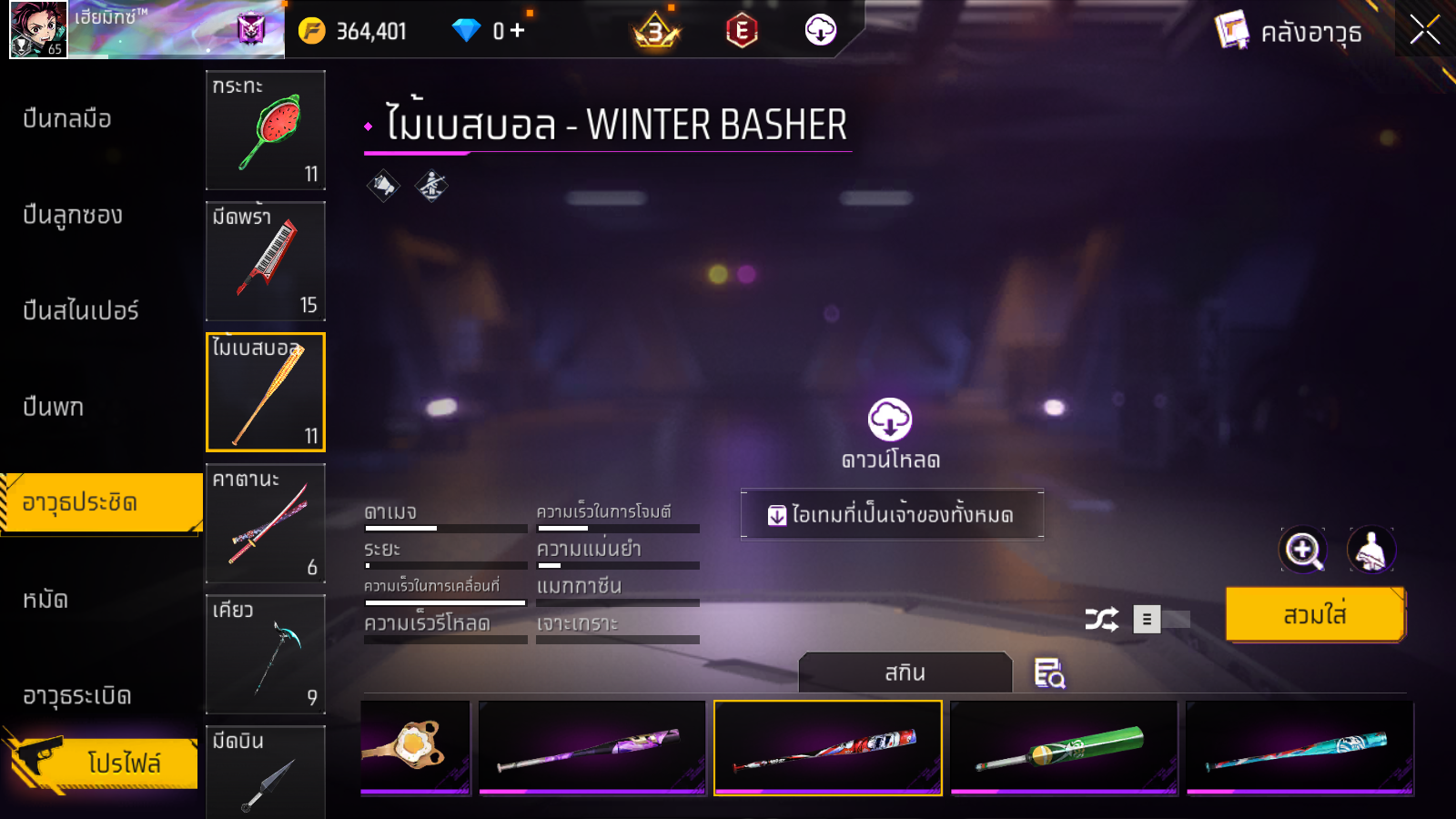Open the คลังอาวุธ weapon collection
This screenshot has width=1456, height=819.
click(x=1289, y=33)
